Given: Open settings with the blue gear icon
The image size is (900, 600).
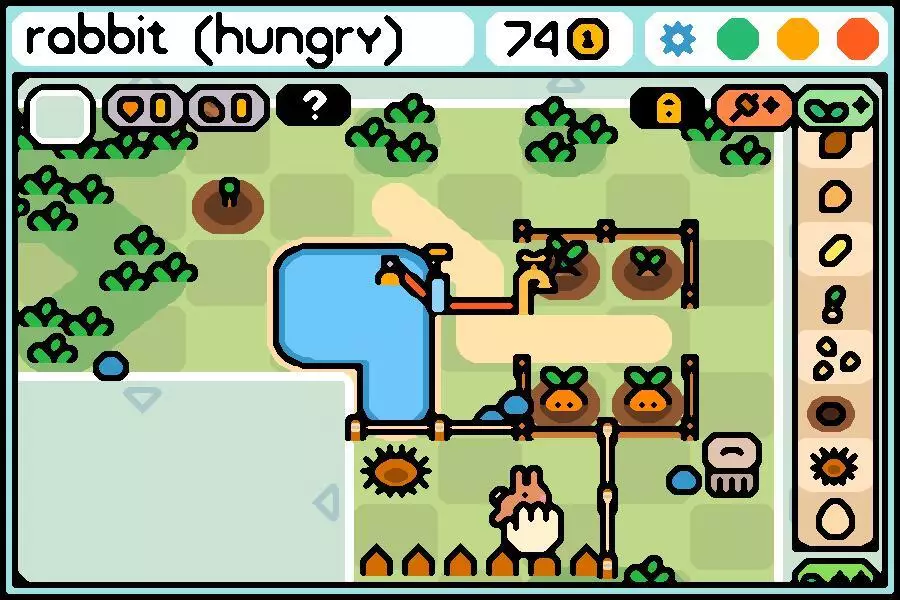Looking at the screenshot, I should (x=679, y=39).
